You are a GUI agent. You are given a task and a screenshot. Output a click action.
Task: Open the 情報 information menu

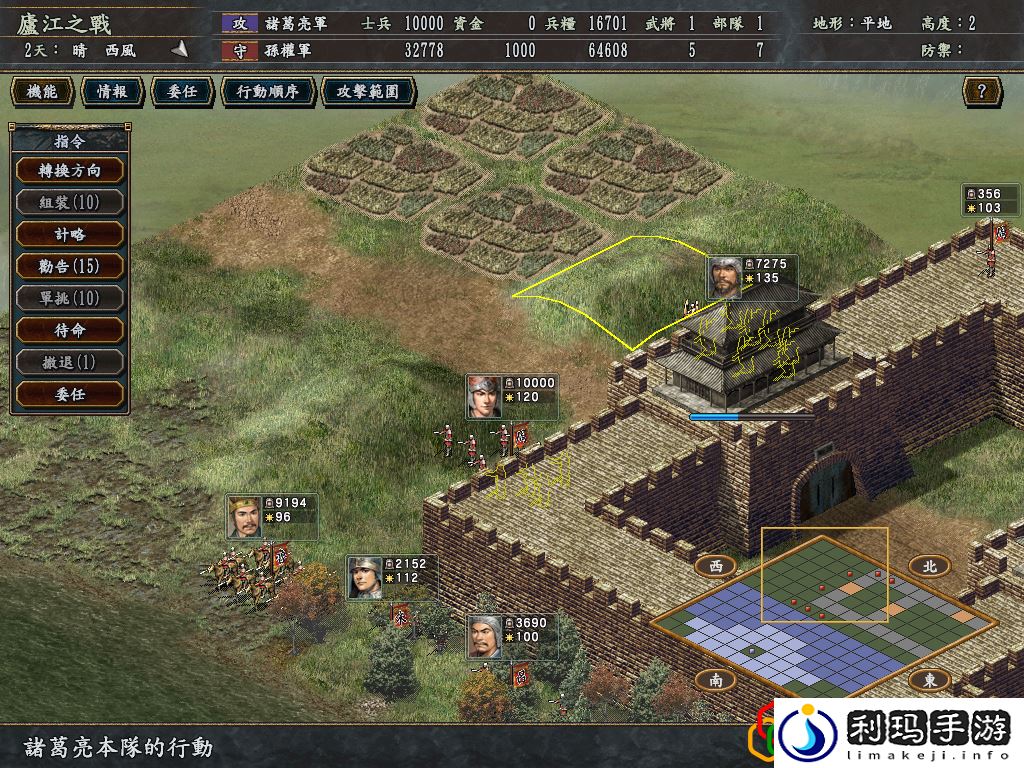(112, 92)
